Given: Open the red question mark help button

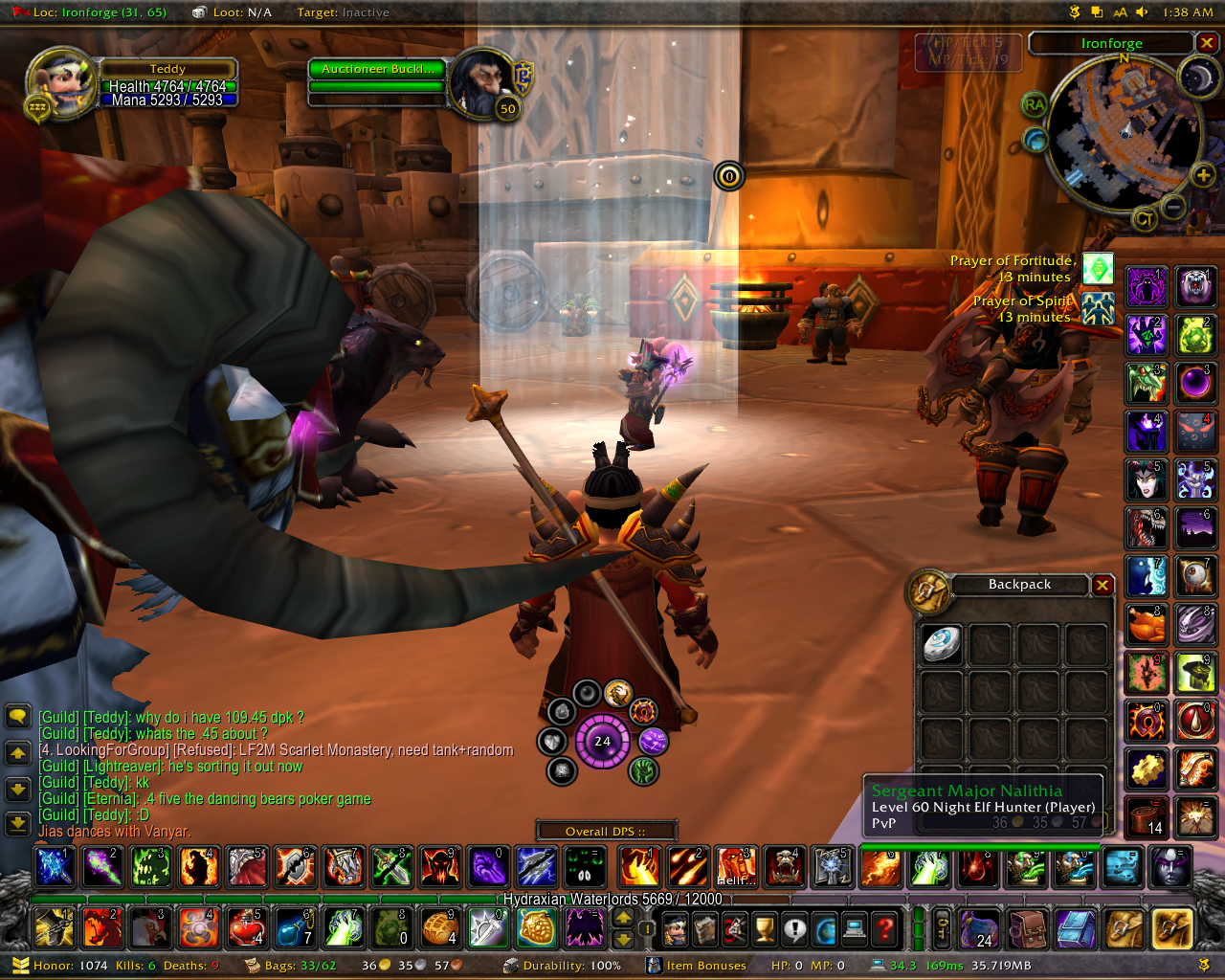Looking at the screenshot, I should tap(886, 928).
